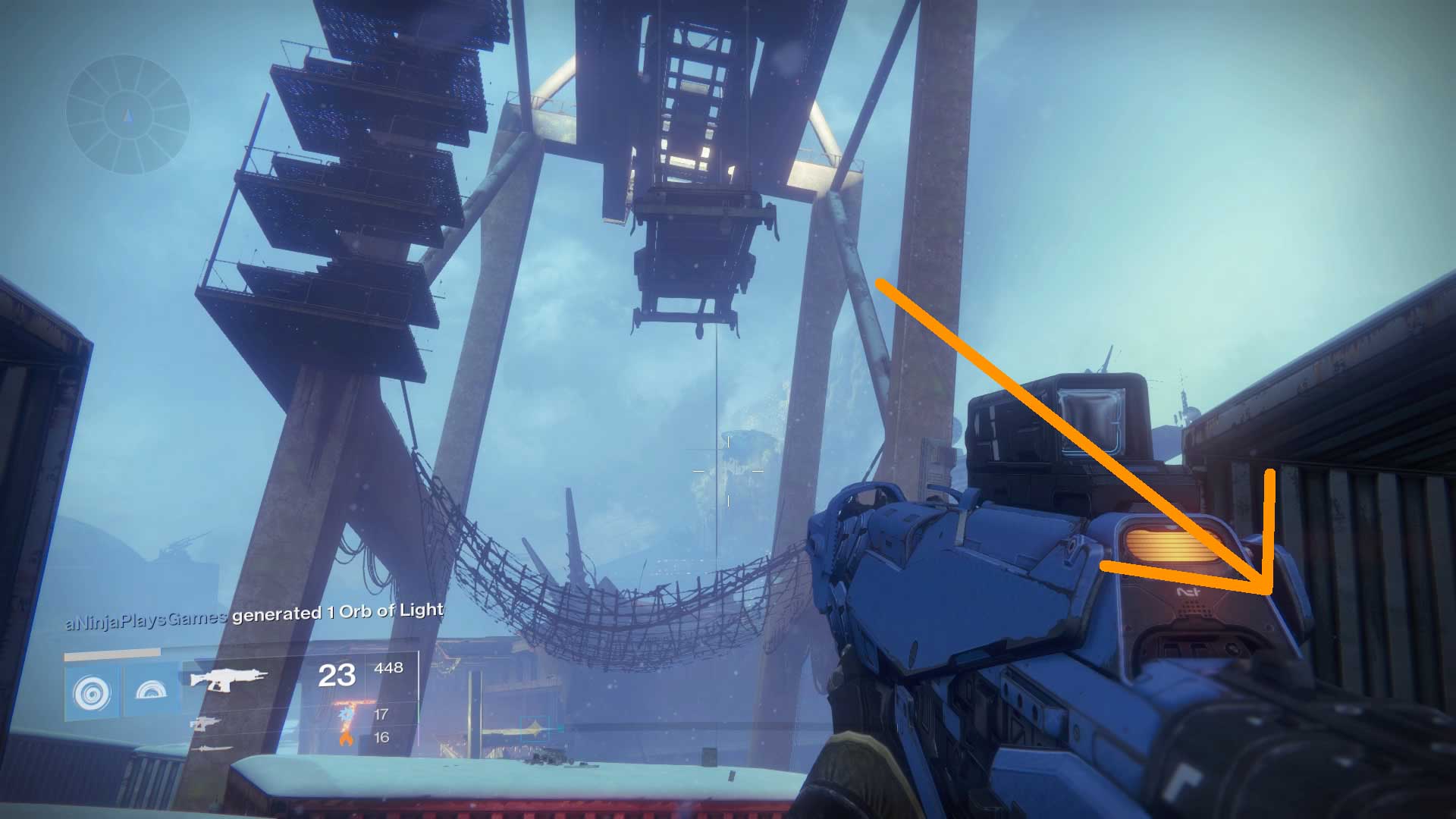Select the equipped auto rifle weapon icon

pyautogui.click(x=227, y=679)
